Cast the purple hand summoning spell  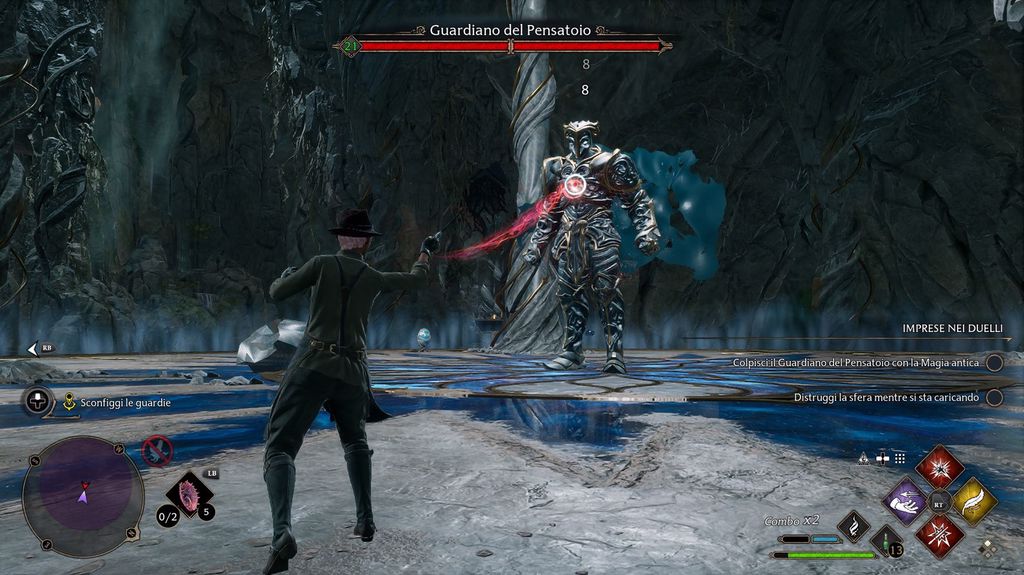pos(906,501)
